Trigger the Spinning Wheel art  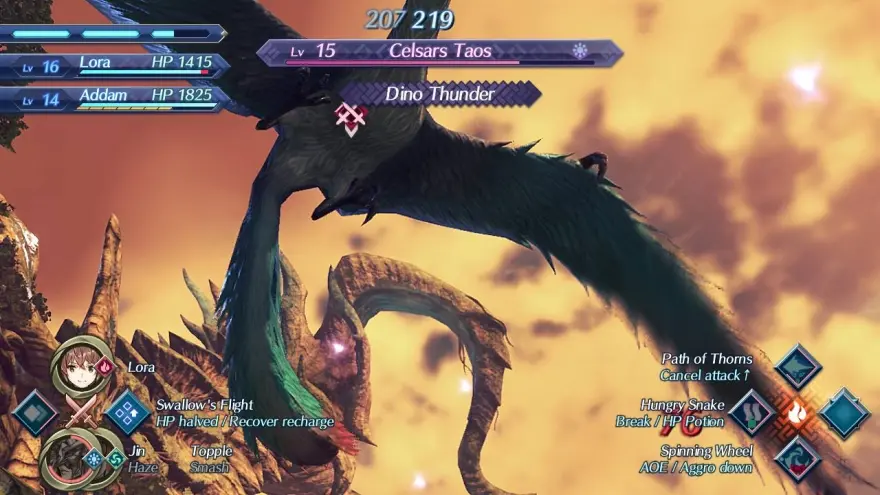[797, 458]
